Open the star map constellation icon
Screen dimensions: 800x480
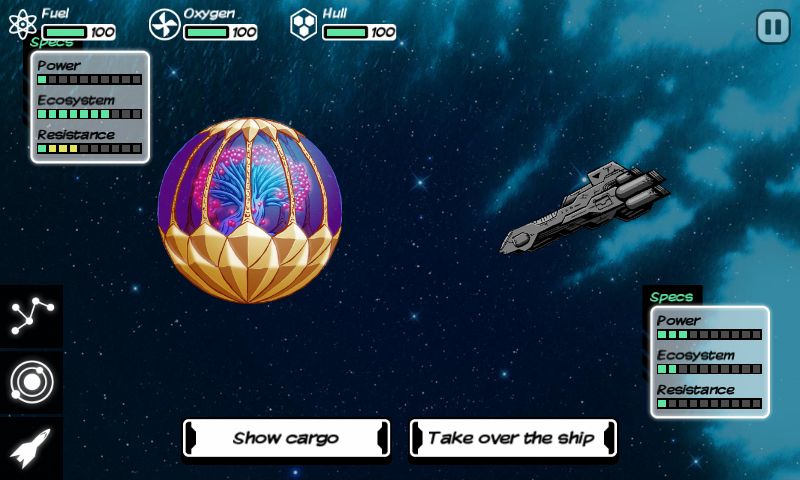click(x=31, y=317)
